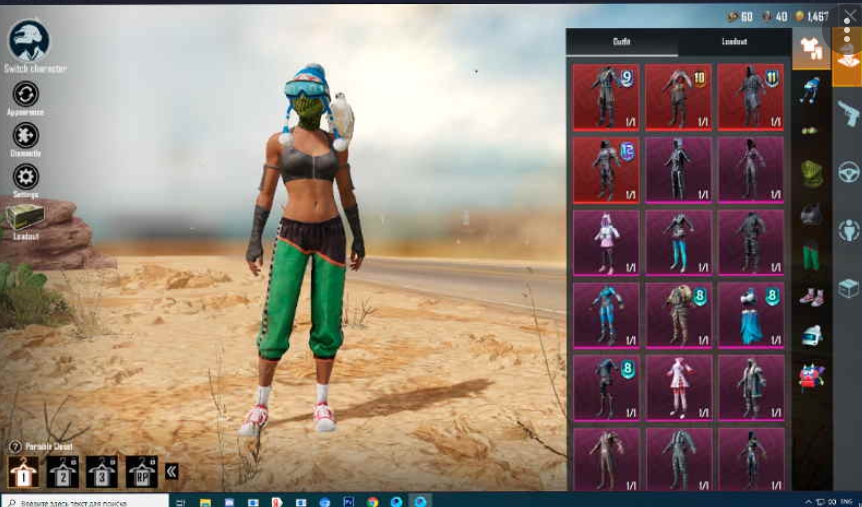The height and width of the screenshot is (507, 862).
Task: Choose the pink bunny hoodie outfit
Action: tap(606, 242)
